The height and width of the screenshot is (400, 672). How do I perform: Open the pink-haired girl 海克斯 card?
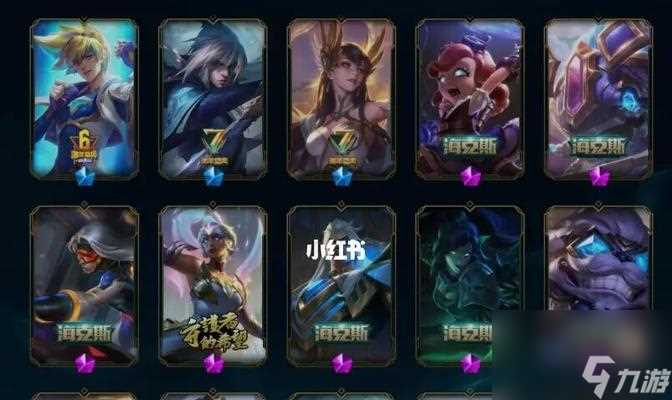469,98
